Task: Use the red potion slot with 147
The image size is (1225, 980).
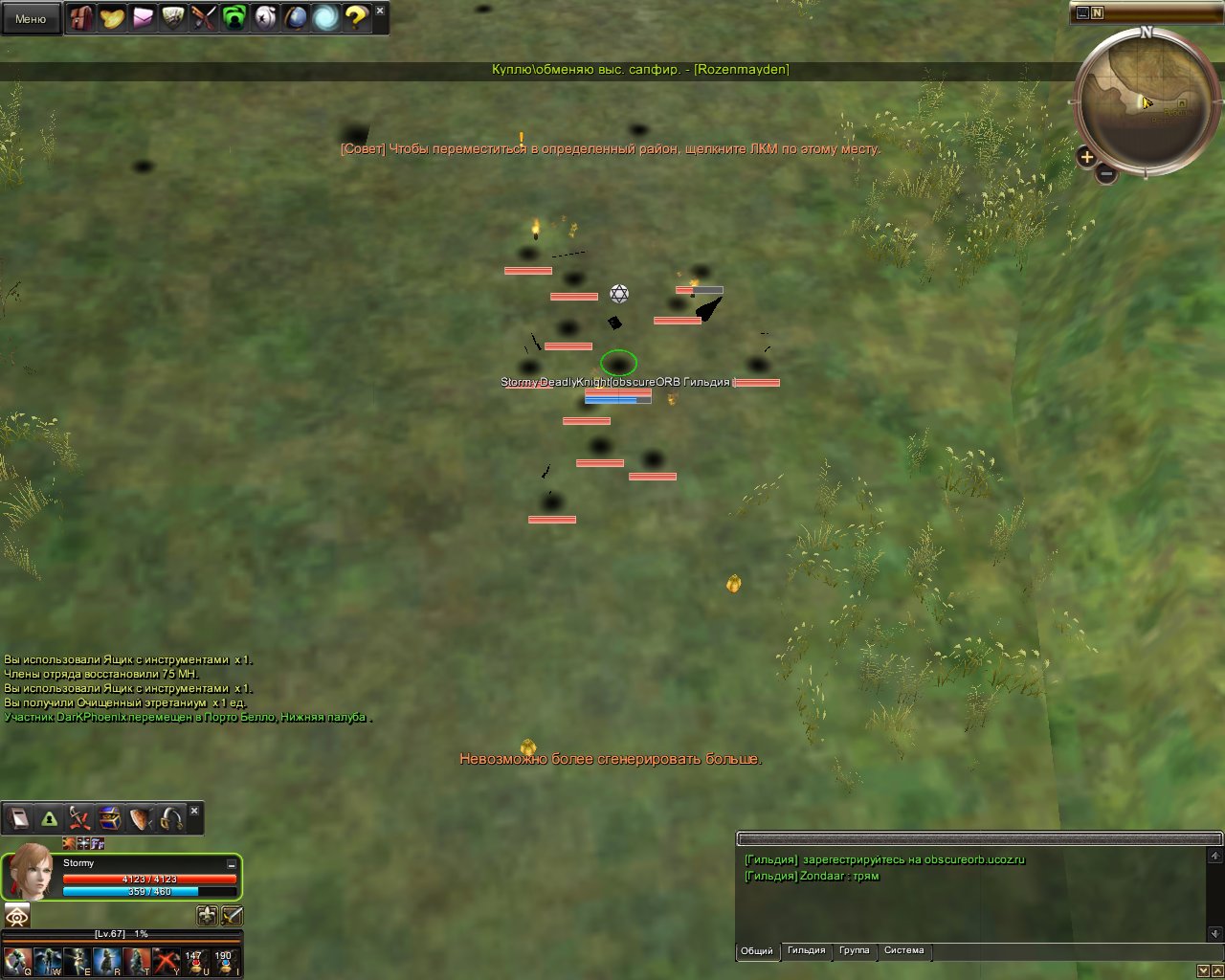Action: click(x=194, y=961)
